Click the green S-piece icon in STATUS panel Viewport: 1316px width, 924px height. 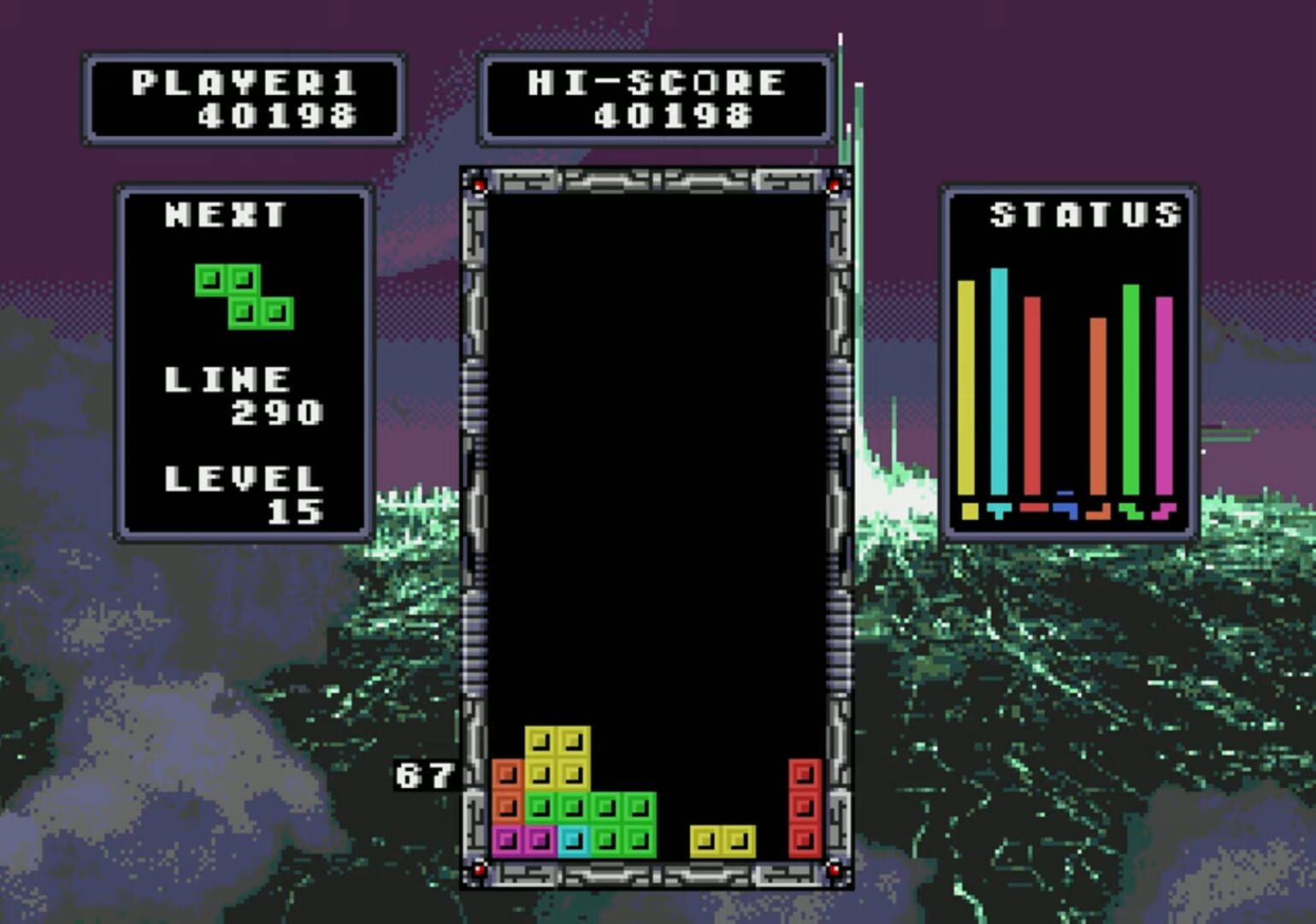[1131, 512]
